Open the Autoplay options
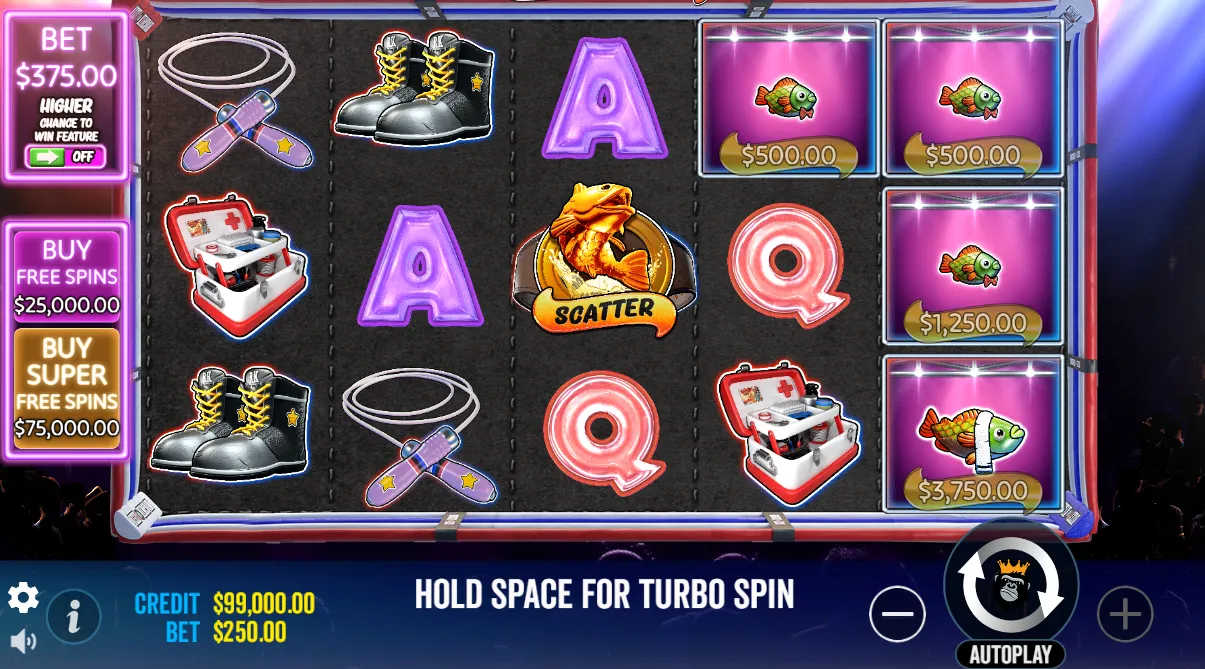Image resolution: width=1205 pixels, height=669 pixels. [1011, 655]
